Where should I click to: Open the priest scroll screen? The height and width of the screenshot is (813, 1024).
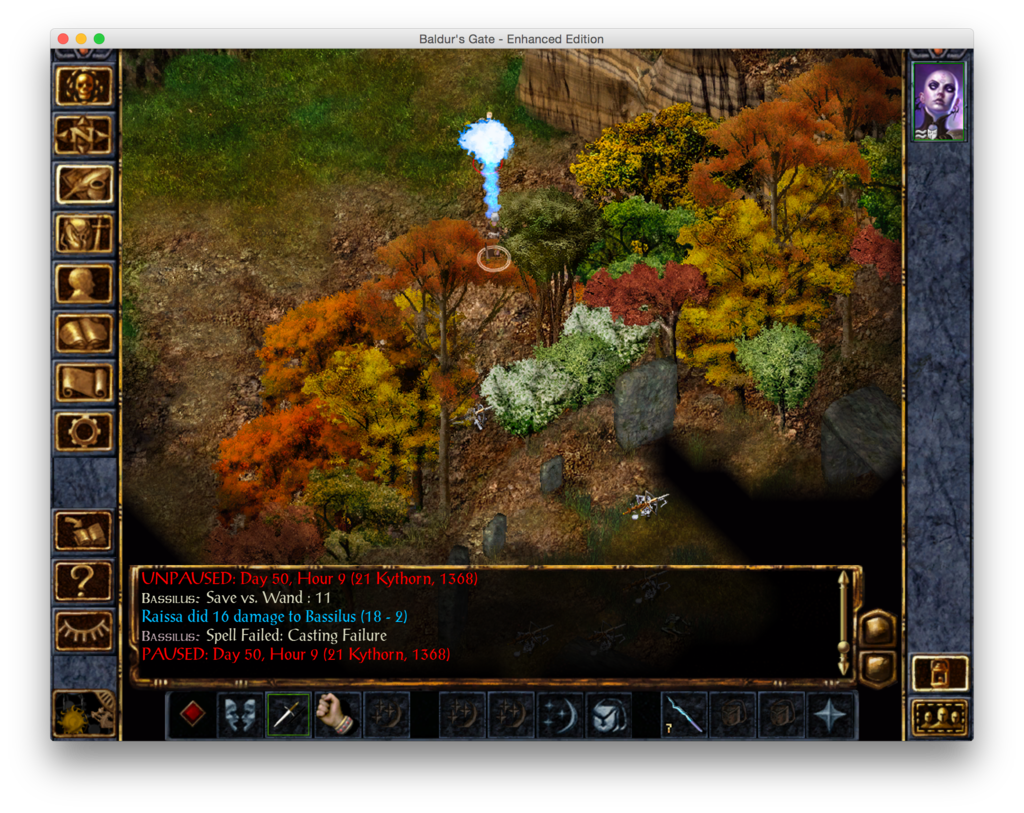(x=83, y=381)
